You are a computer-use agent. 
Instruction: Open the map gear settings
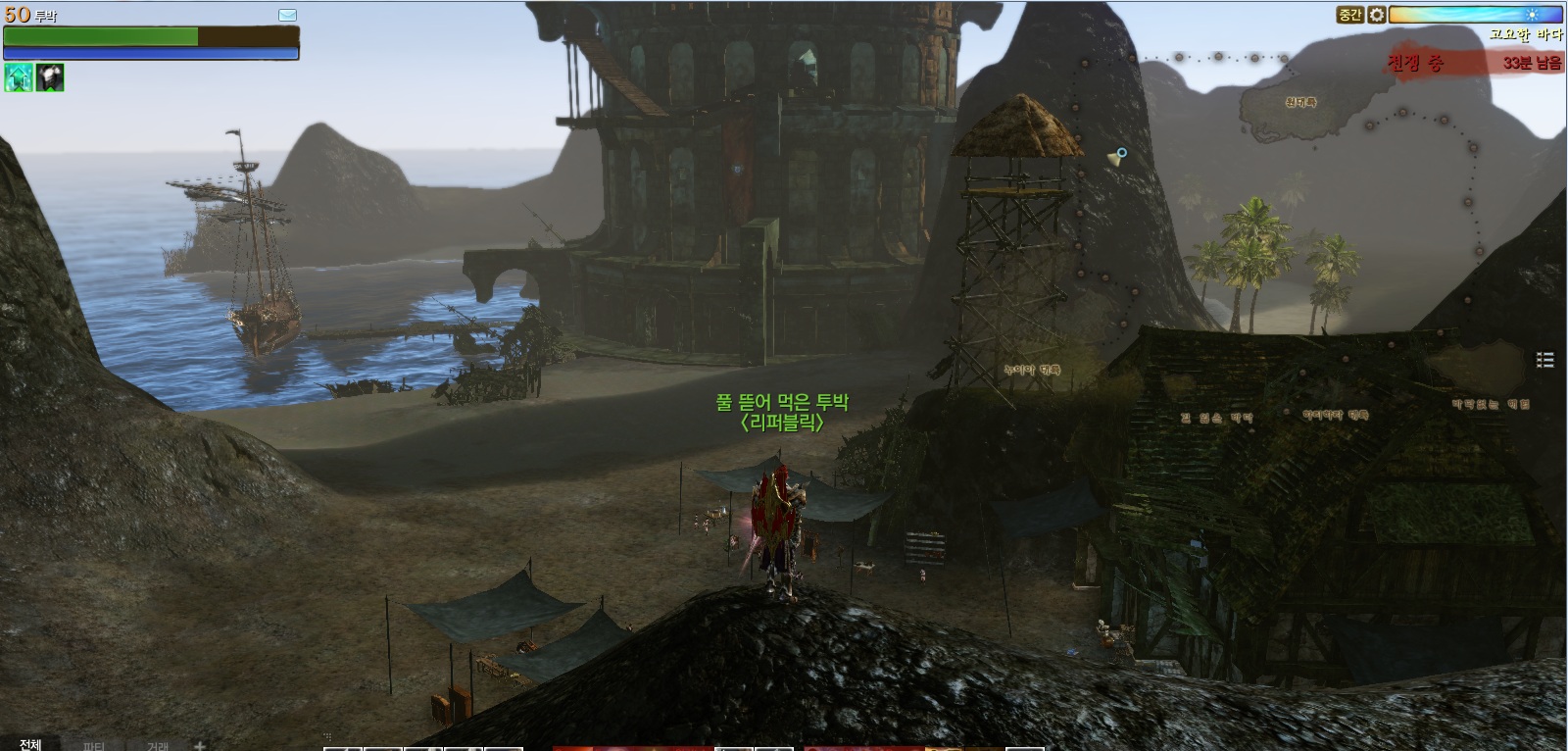tap(1377, 15)
